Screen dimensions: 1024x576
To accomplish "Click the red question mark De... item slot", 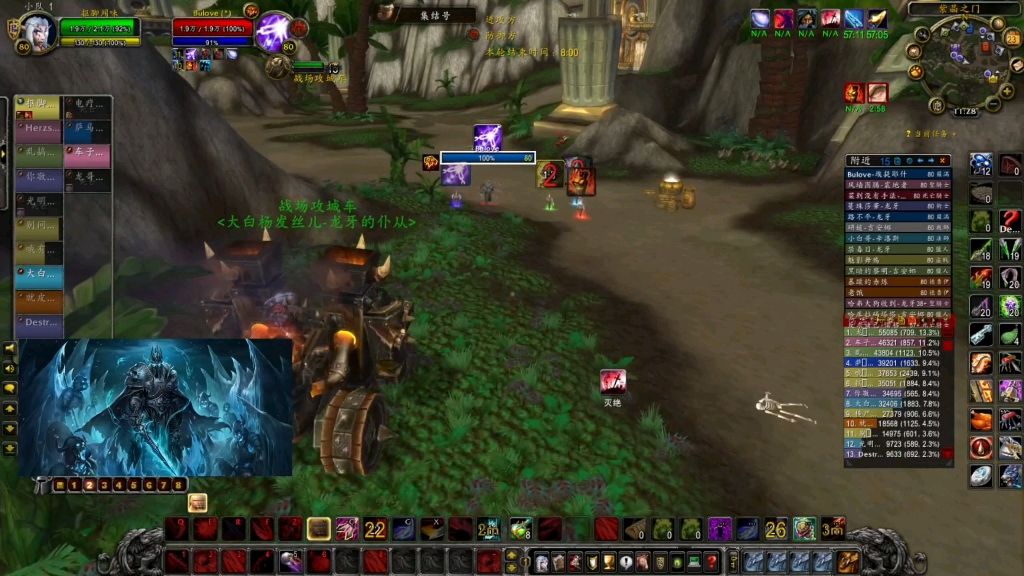I will pyautogui.click(x=1010, y=221).
